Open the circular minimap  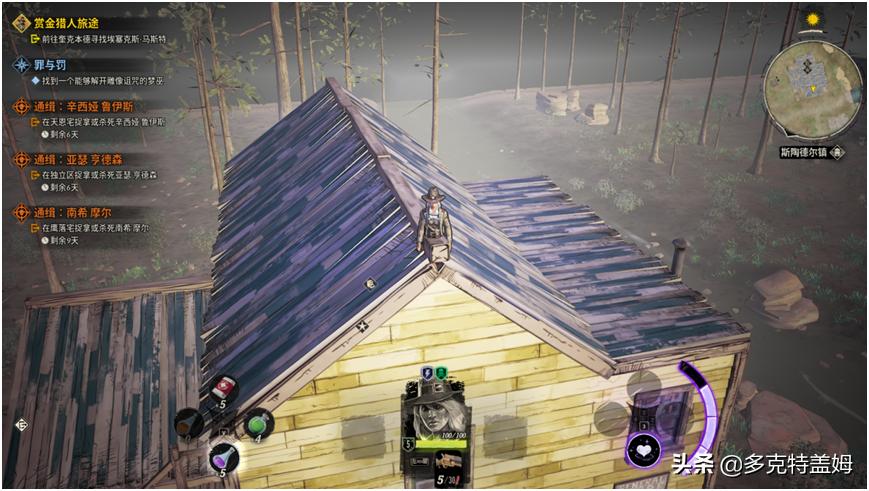(x=812, y=94)
